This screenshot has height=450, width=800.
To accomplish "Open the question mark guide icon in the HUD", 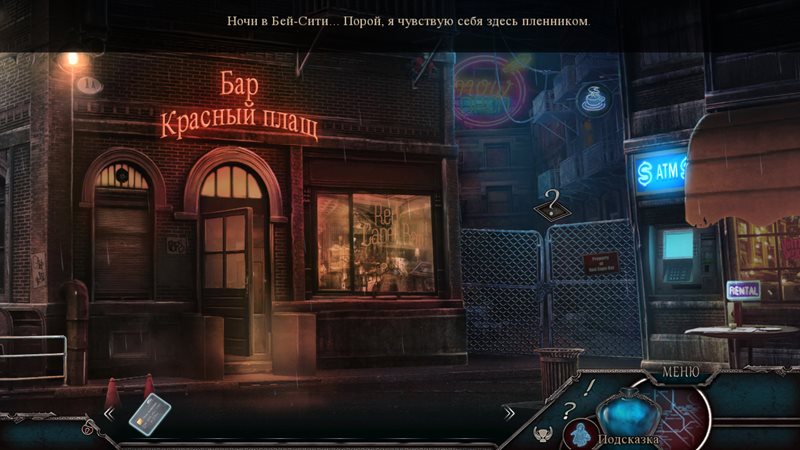I will pyautogui.click(x=568, y=409).
